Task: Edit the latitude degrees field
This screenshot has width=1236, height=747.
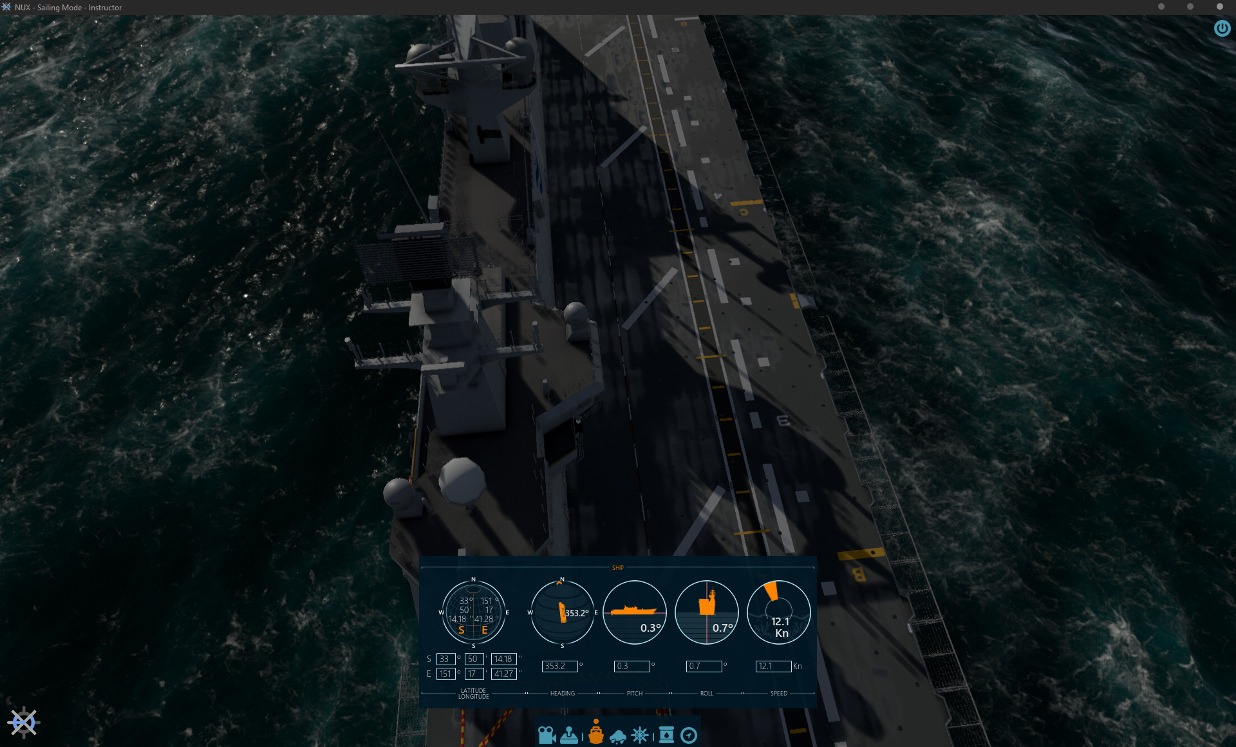Action: 446,659
